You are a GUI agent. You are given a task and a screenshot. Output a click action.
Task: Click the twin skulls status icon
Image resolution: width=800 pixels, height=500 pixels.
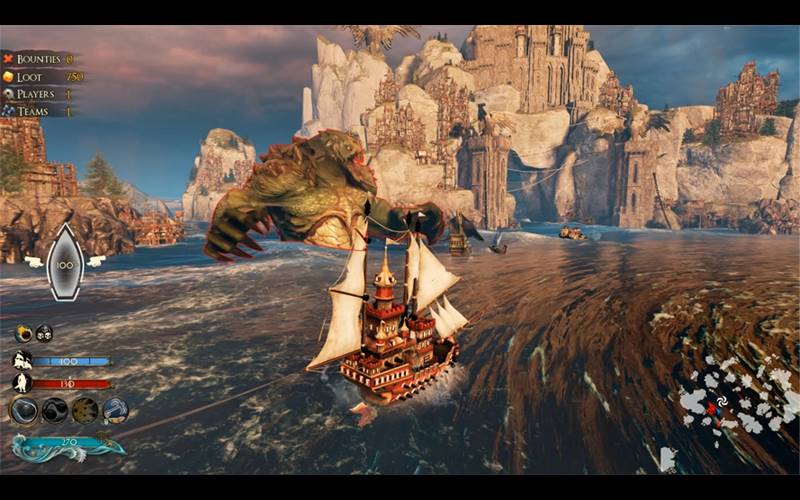(44, 334)
